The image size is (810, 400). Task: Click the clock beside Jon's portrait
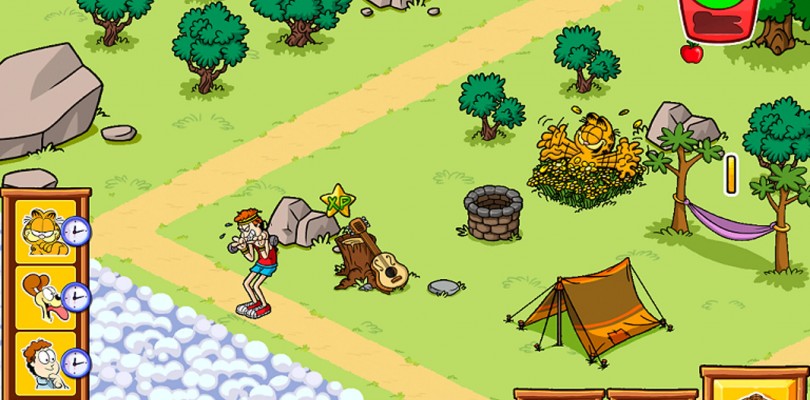[x=75, y=362]
